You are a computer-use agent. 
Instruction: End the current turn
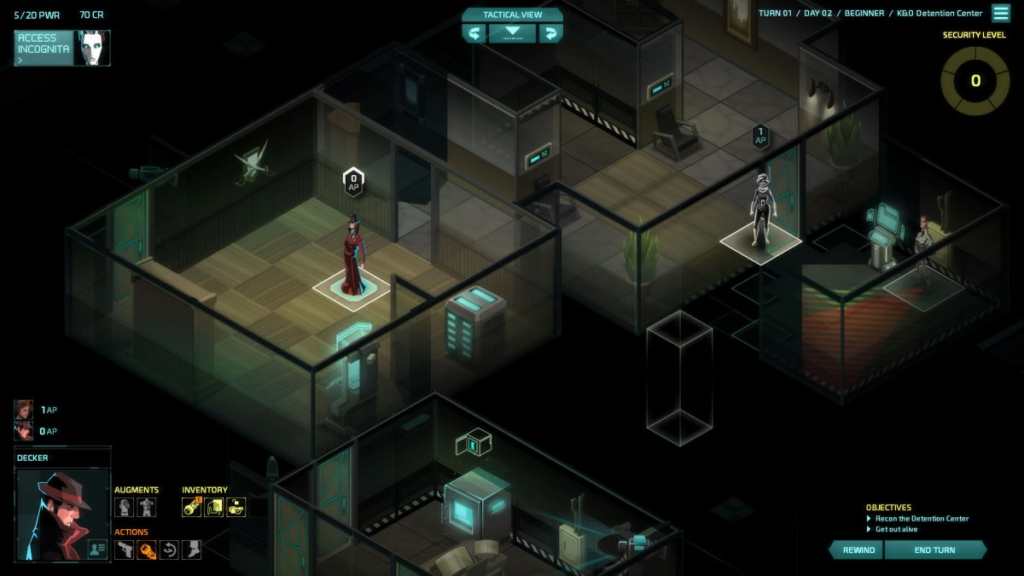click(x=935, y=550)
